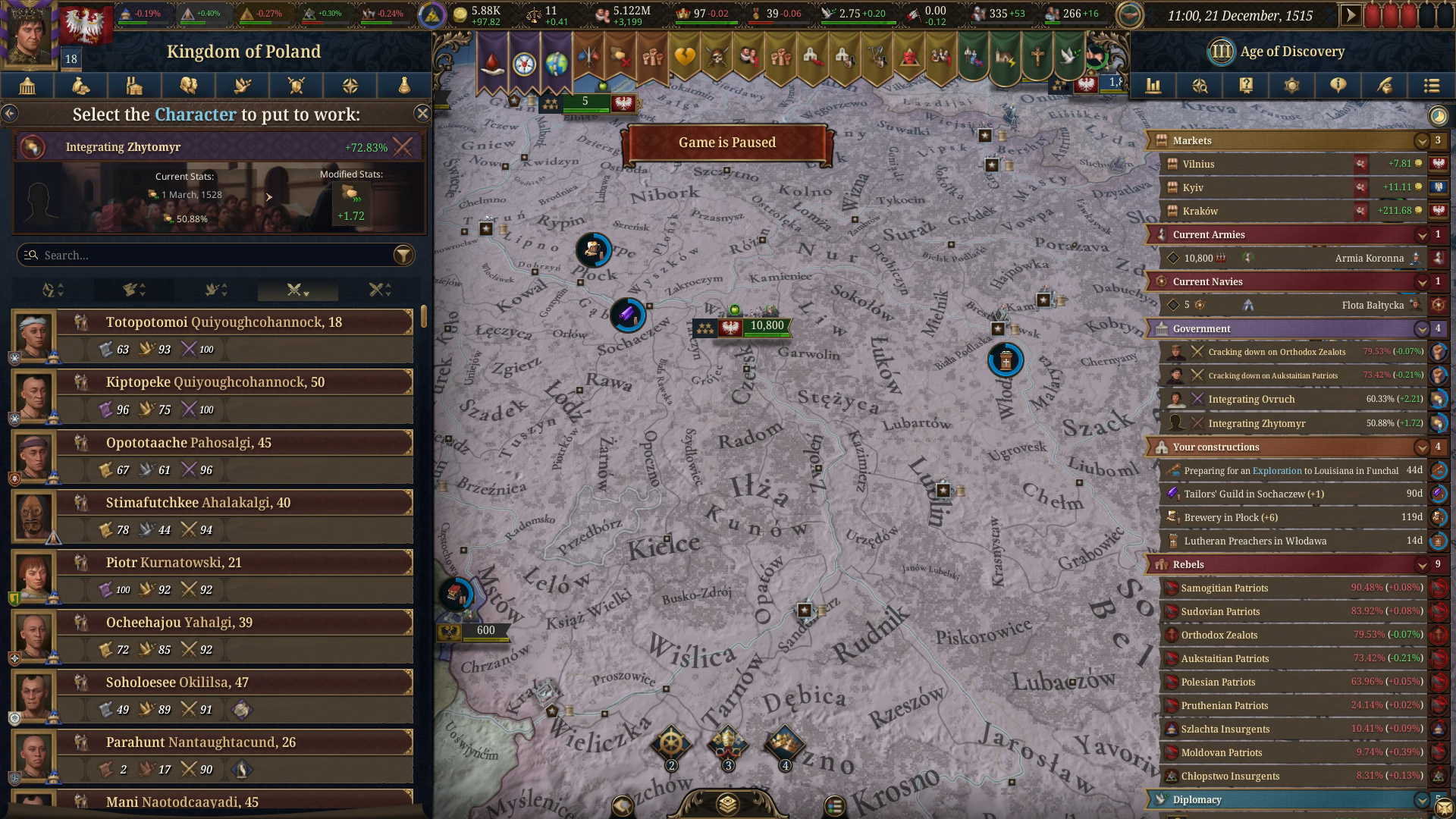Open the magnifying glass map search icon
The image size is (1456, 819).
[x=1200, y=86]
